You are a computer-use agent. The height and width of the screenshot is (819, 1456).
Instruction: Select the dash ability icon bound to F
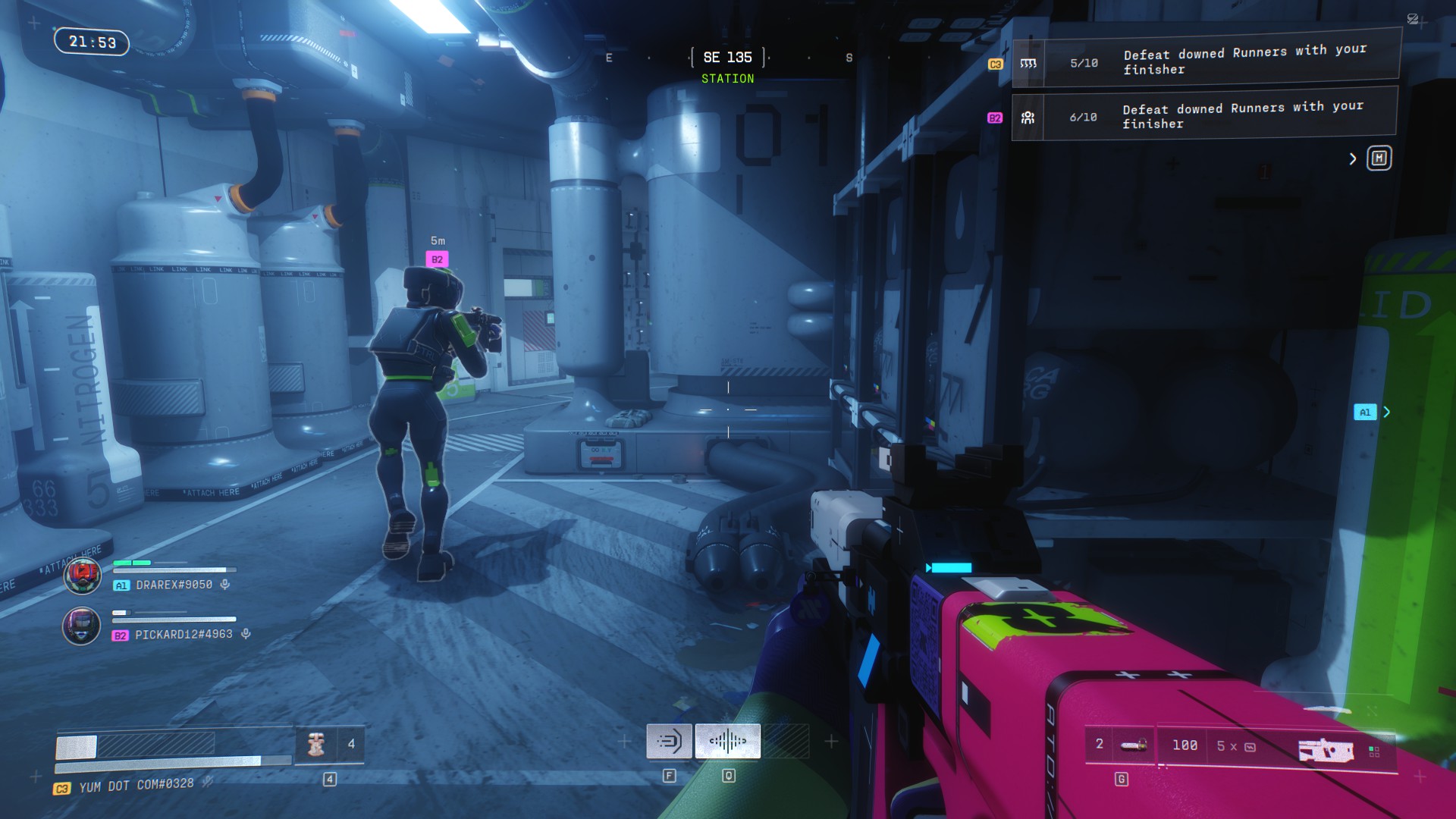click(670, 741)
